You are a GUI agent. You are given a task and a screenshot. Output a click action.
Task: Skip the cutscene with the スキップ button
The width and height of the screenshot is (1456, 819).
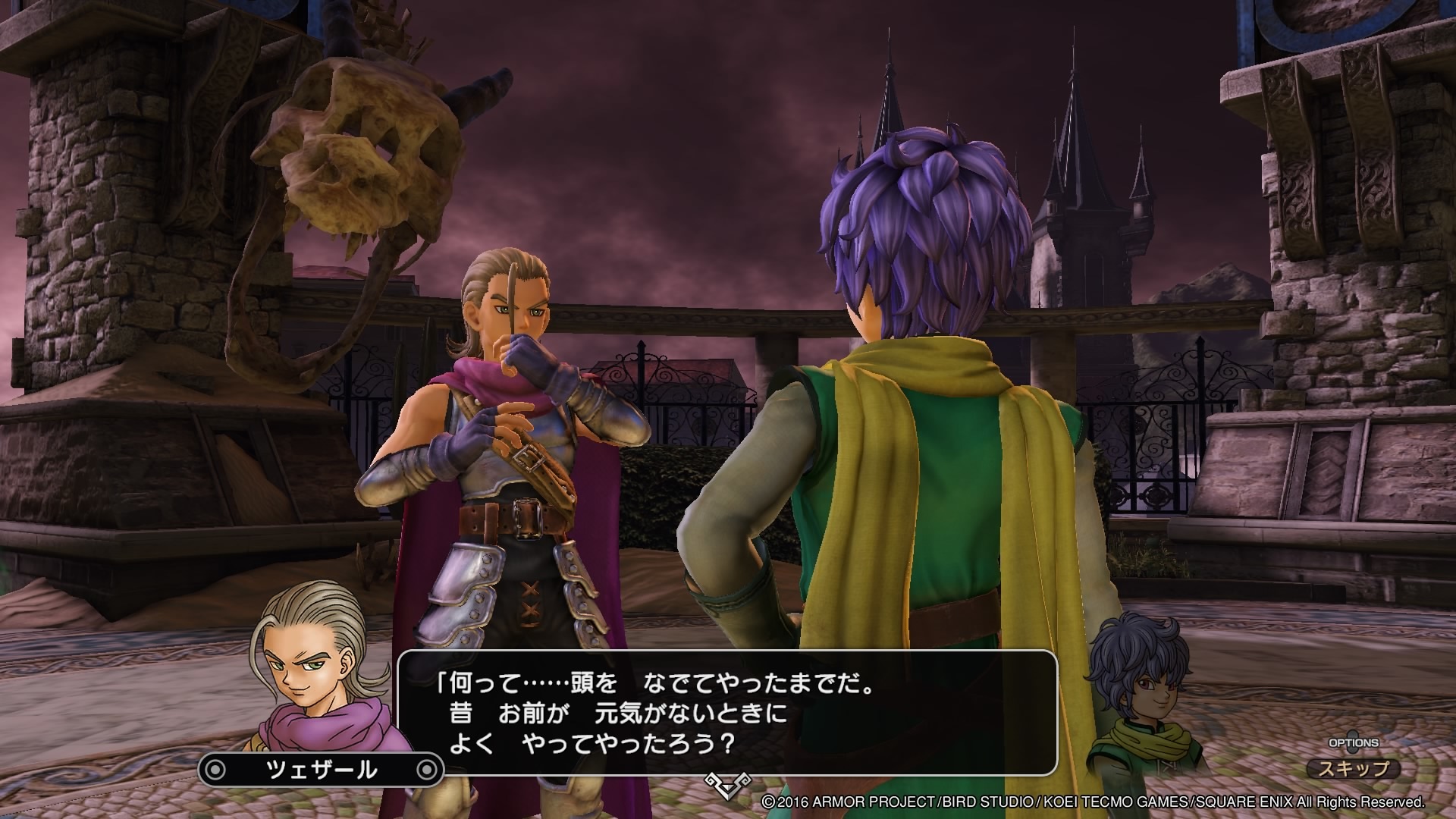pos(1354,768)
